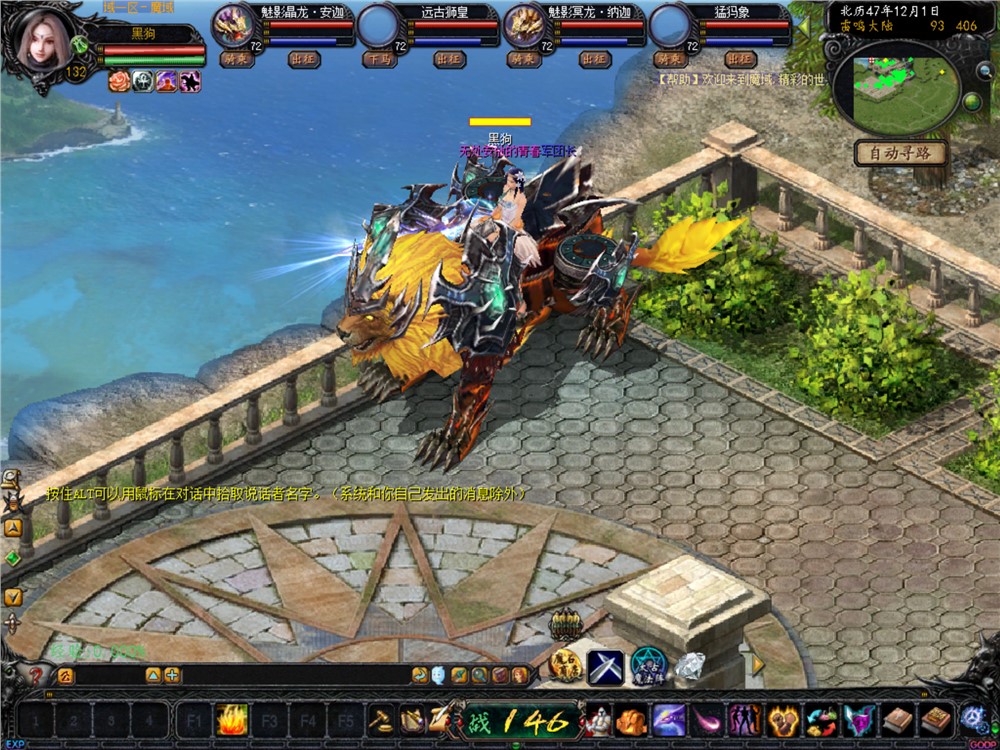Click the dancing couple silhouette icon
The image size is (1000, 750).
(x=743, y=719)
